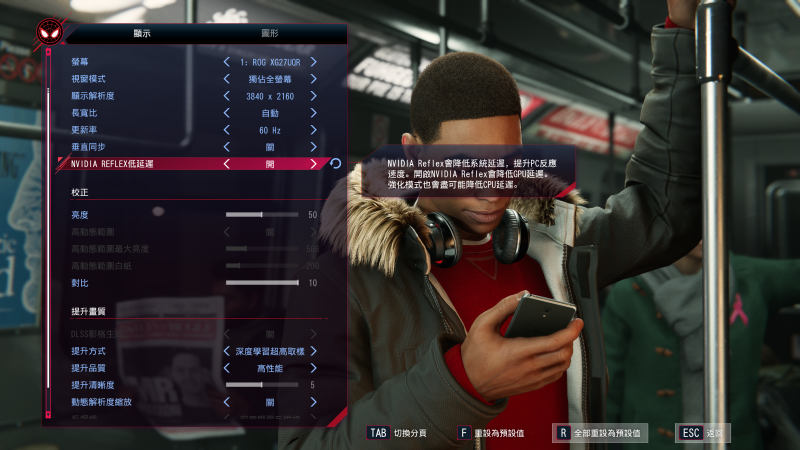Switch to the 圖形 (Graphics) tab
This screenshot has width=800, height=450.
[269, 33]
